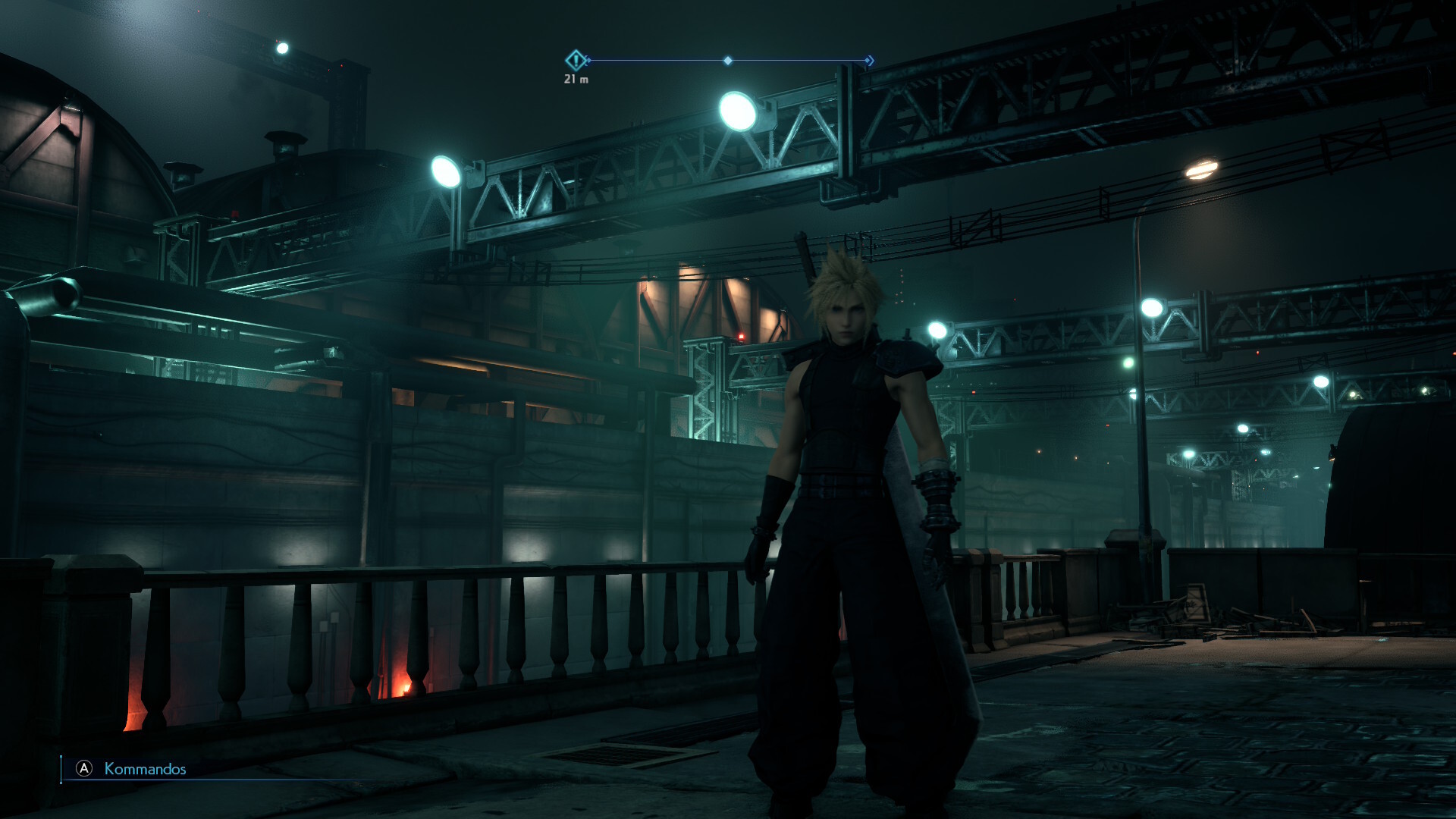Click the center diamond on the compass bar
The width and height of the screenshot is (1456, 819).
[728, 61]
